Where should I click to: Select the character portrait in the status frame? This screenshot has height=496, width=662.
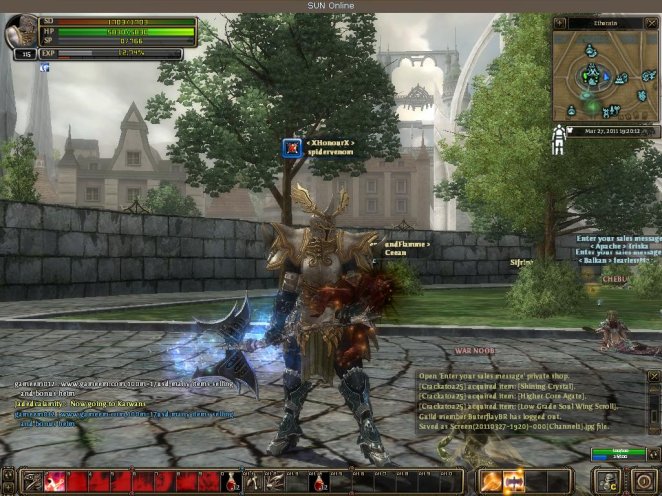pyautogui.click(x=21, y=31)
